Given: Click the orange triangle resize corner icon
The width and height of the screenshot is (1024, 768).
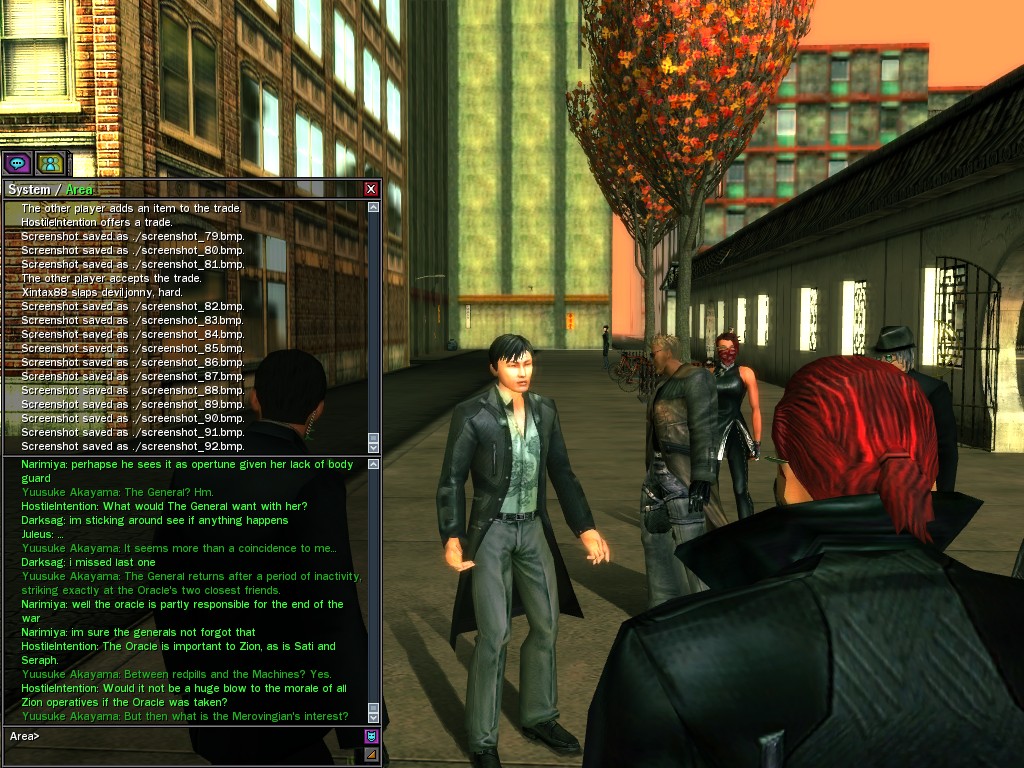Looking at the screenshot, I should pos(372,754).
